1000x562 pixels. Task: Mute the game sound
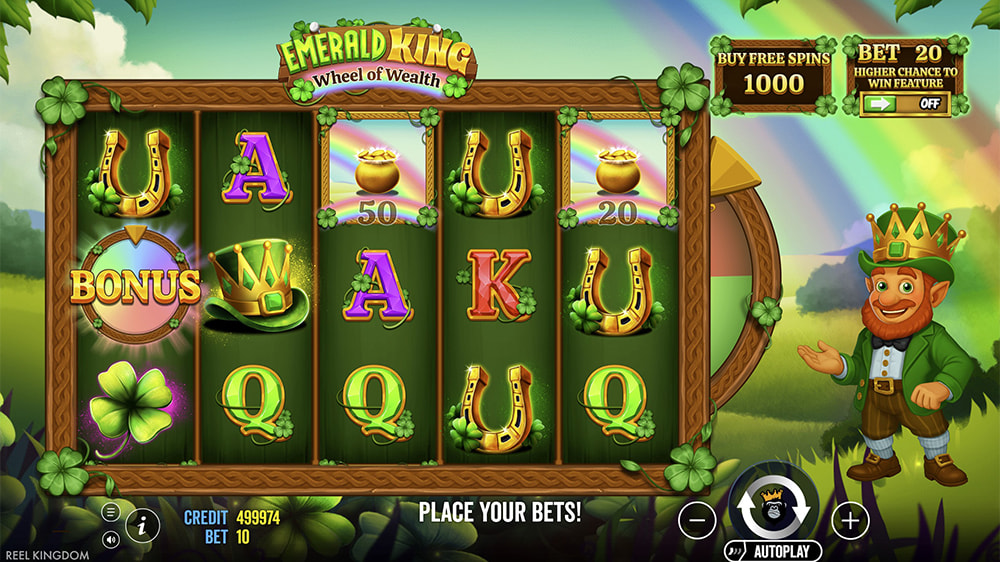coord(111,538)
